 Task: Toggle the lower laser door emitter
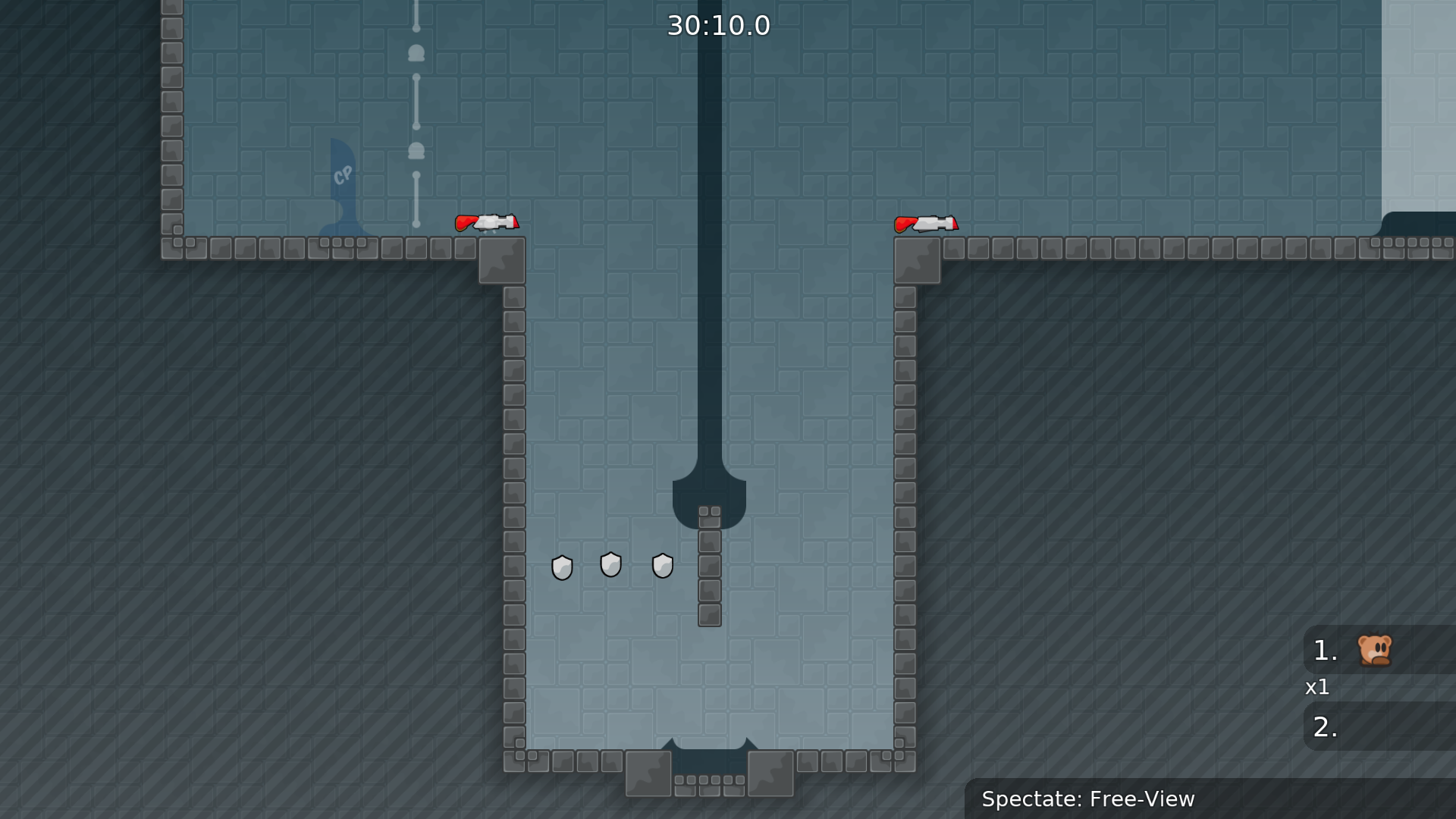point(415,149)
